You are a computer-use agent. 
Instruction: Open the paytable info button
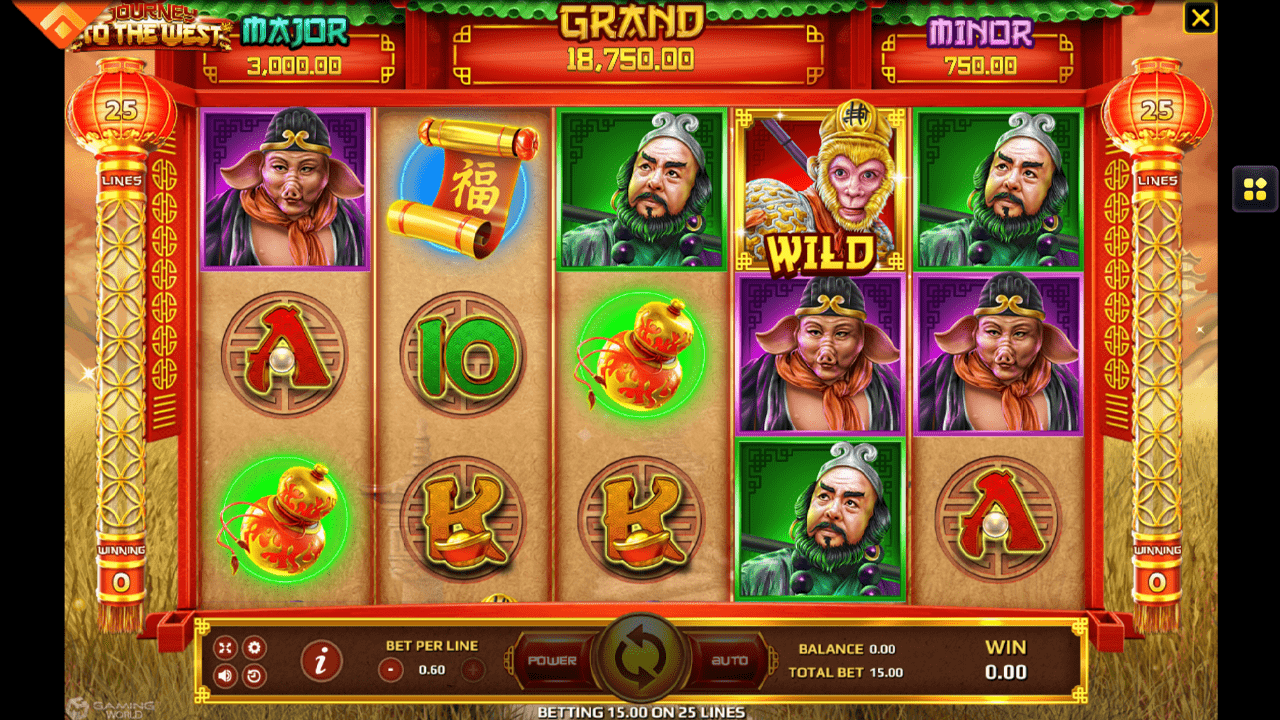(321, 661)
